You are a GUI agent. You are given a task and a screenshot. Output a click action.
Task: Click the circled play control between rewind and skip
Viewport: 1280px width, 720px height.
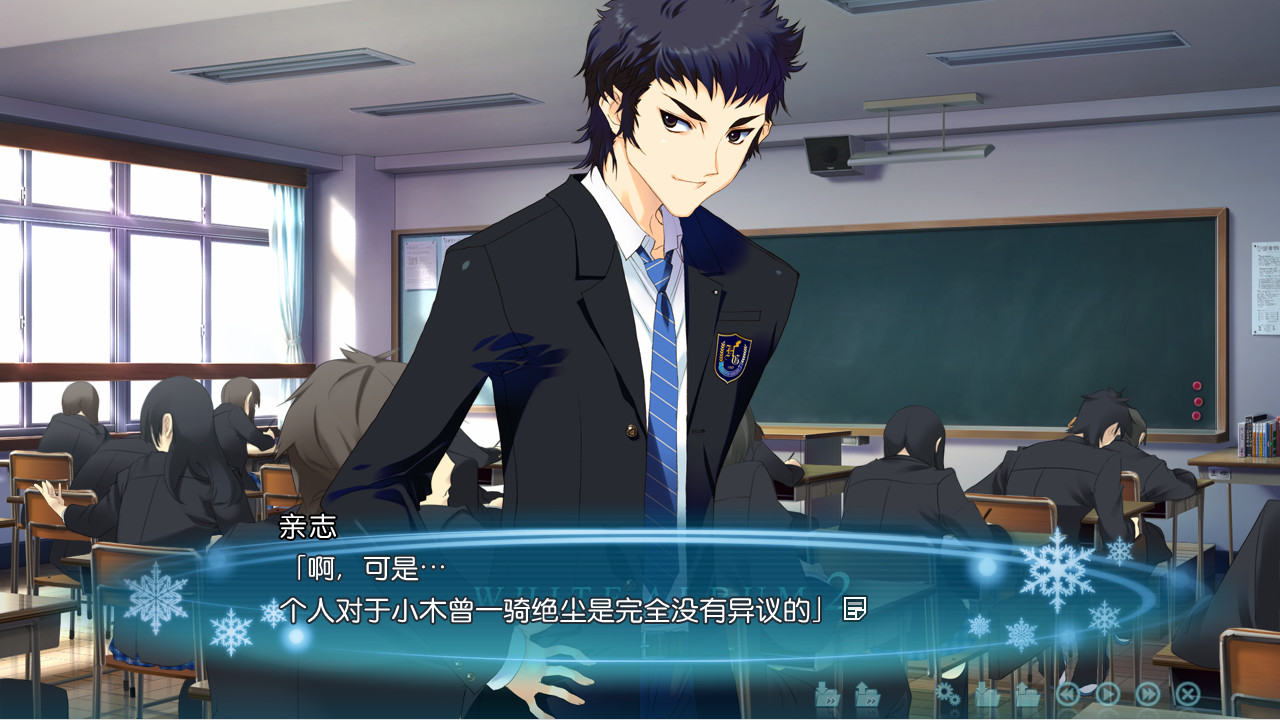coord(1105,694)
